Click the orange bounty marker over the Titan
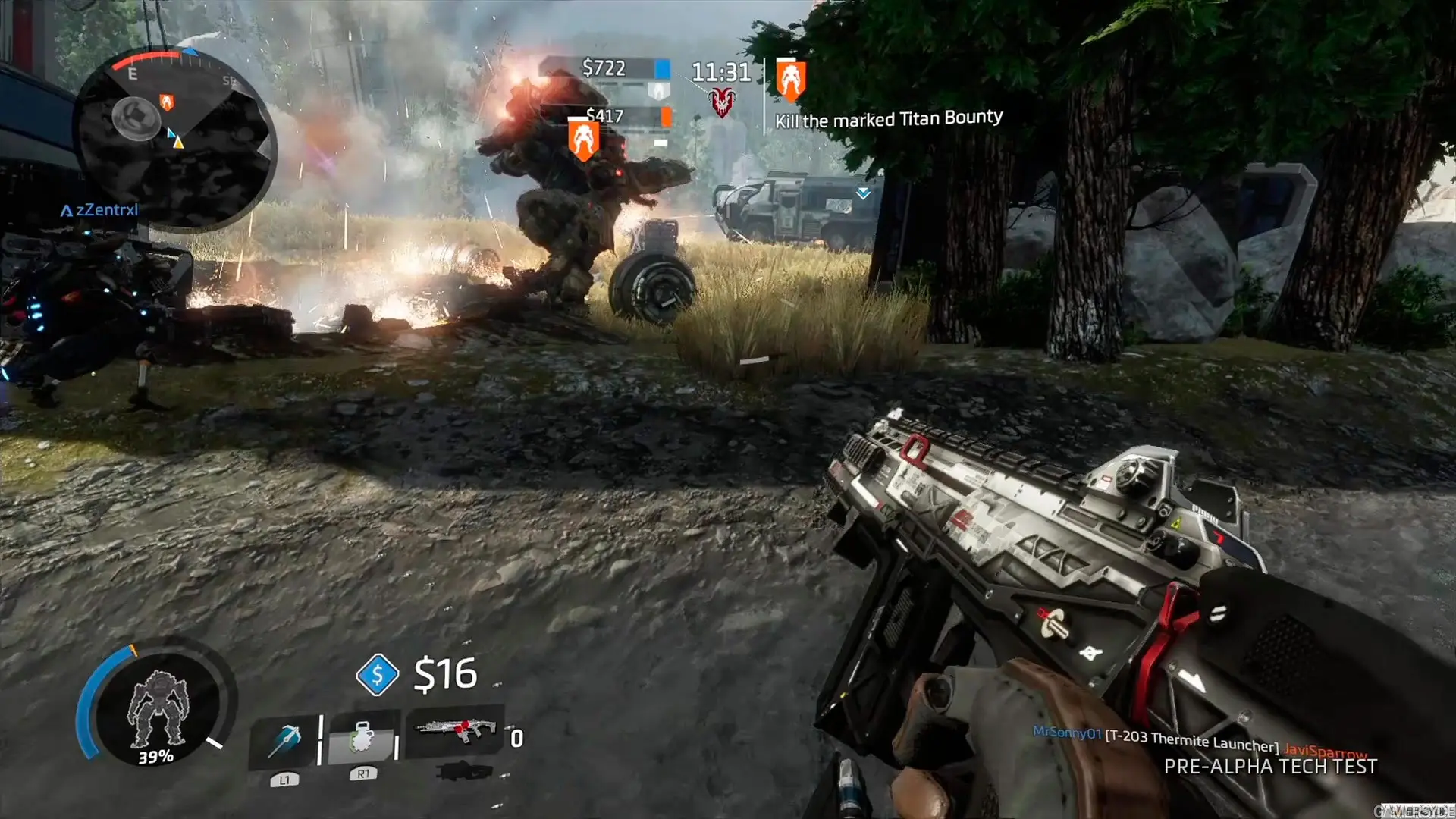Image resolution: width=1456 pixels, height=819 pixels. click(x=583, y=140)
